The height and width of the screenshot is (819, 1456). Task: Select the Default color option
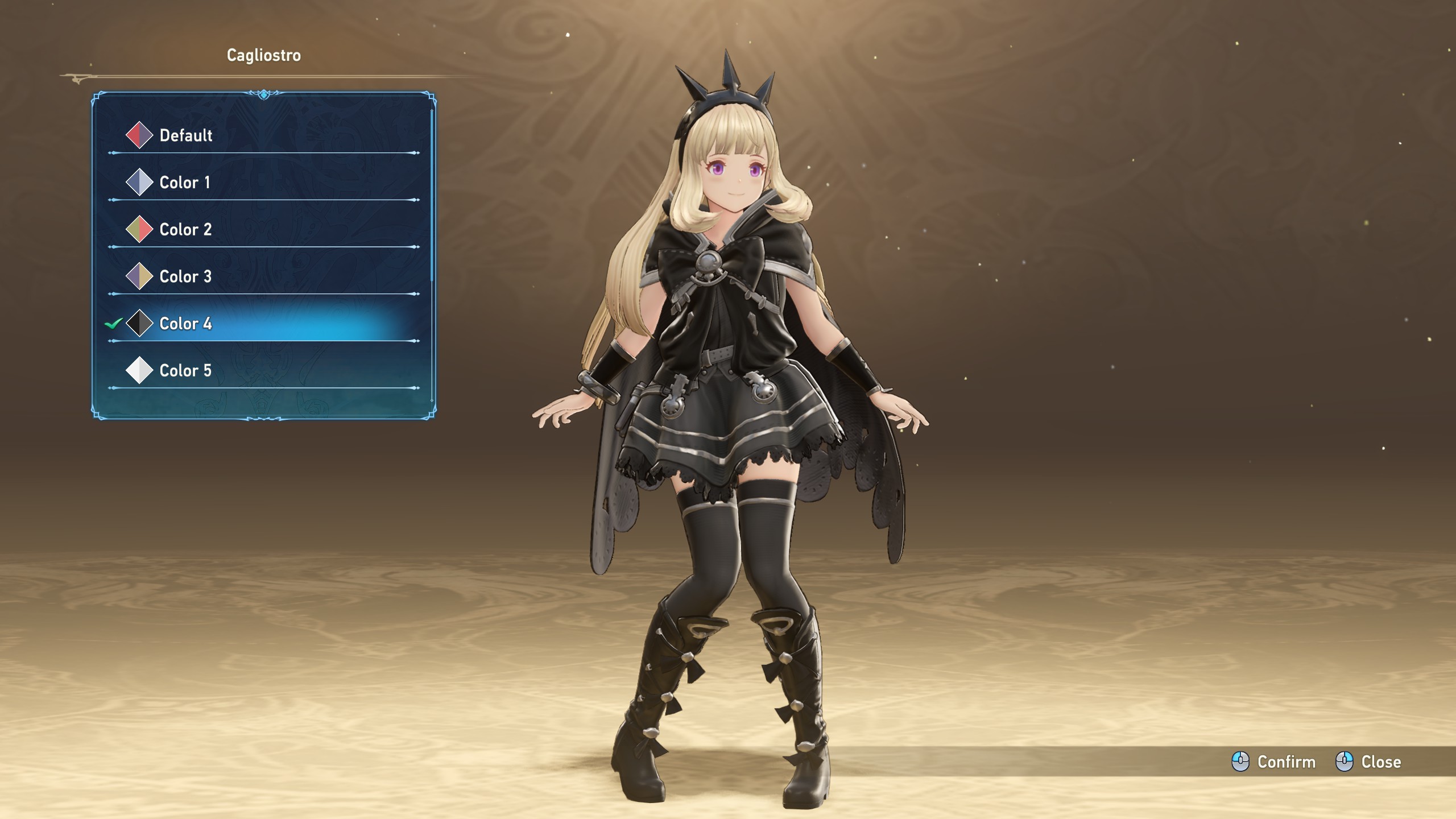[x=185, y=135]
